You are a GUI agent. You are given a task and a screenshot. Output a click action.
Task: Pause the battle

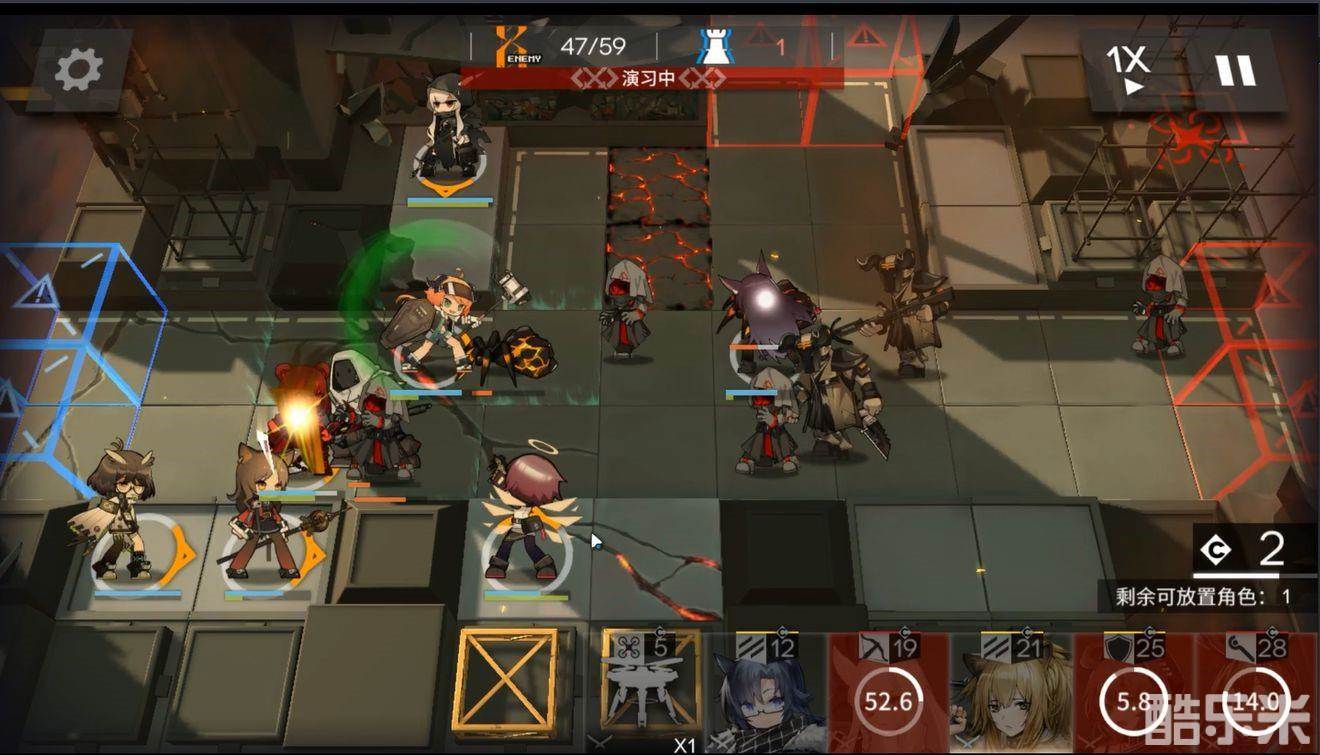[x=1234, y=70]
